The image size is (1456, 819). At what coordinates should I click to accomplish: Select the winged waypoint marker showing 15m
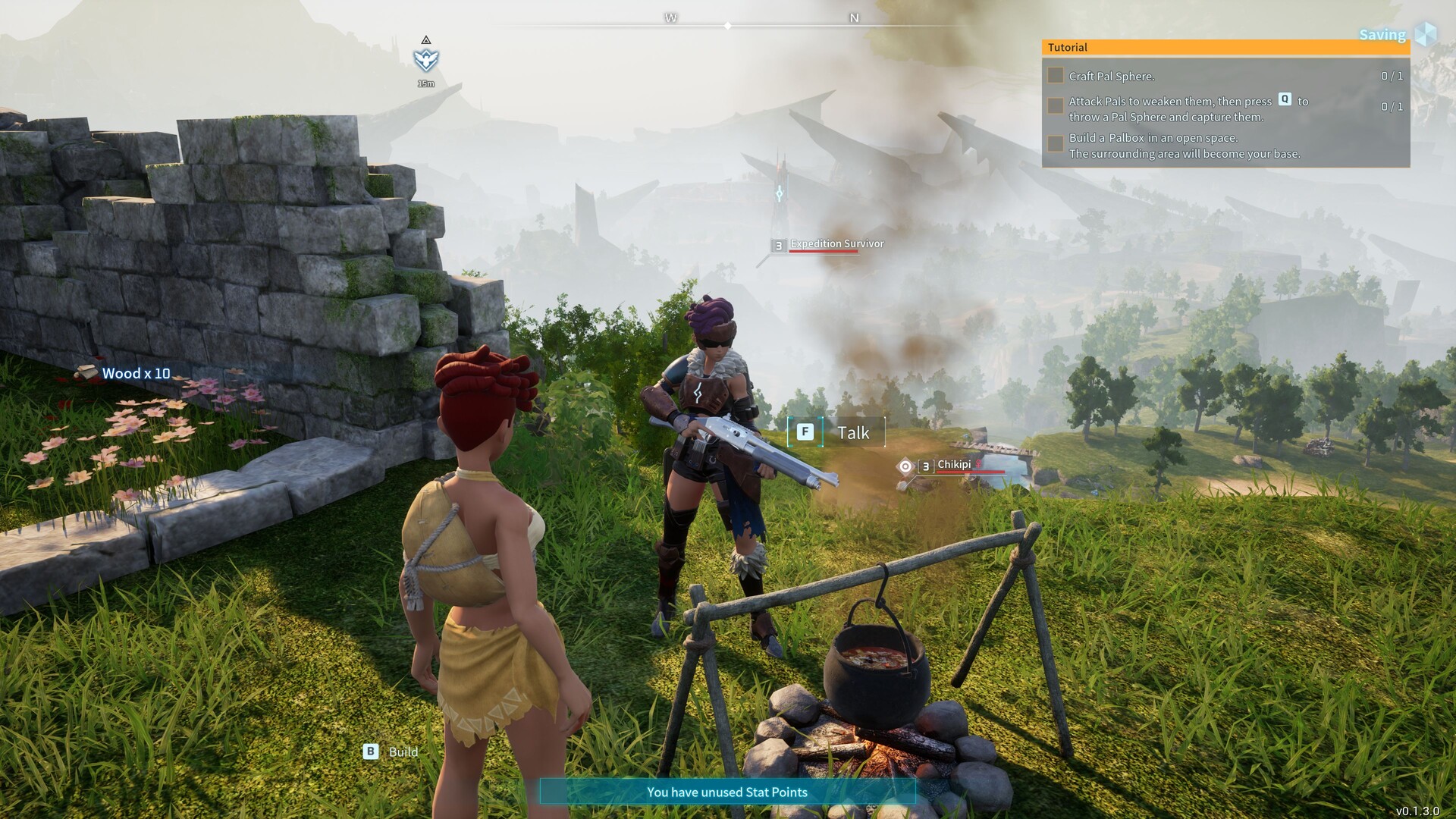[426, 60]
